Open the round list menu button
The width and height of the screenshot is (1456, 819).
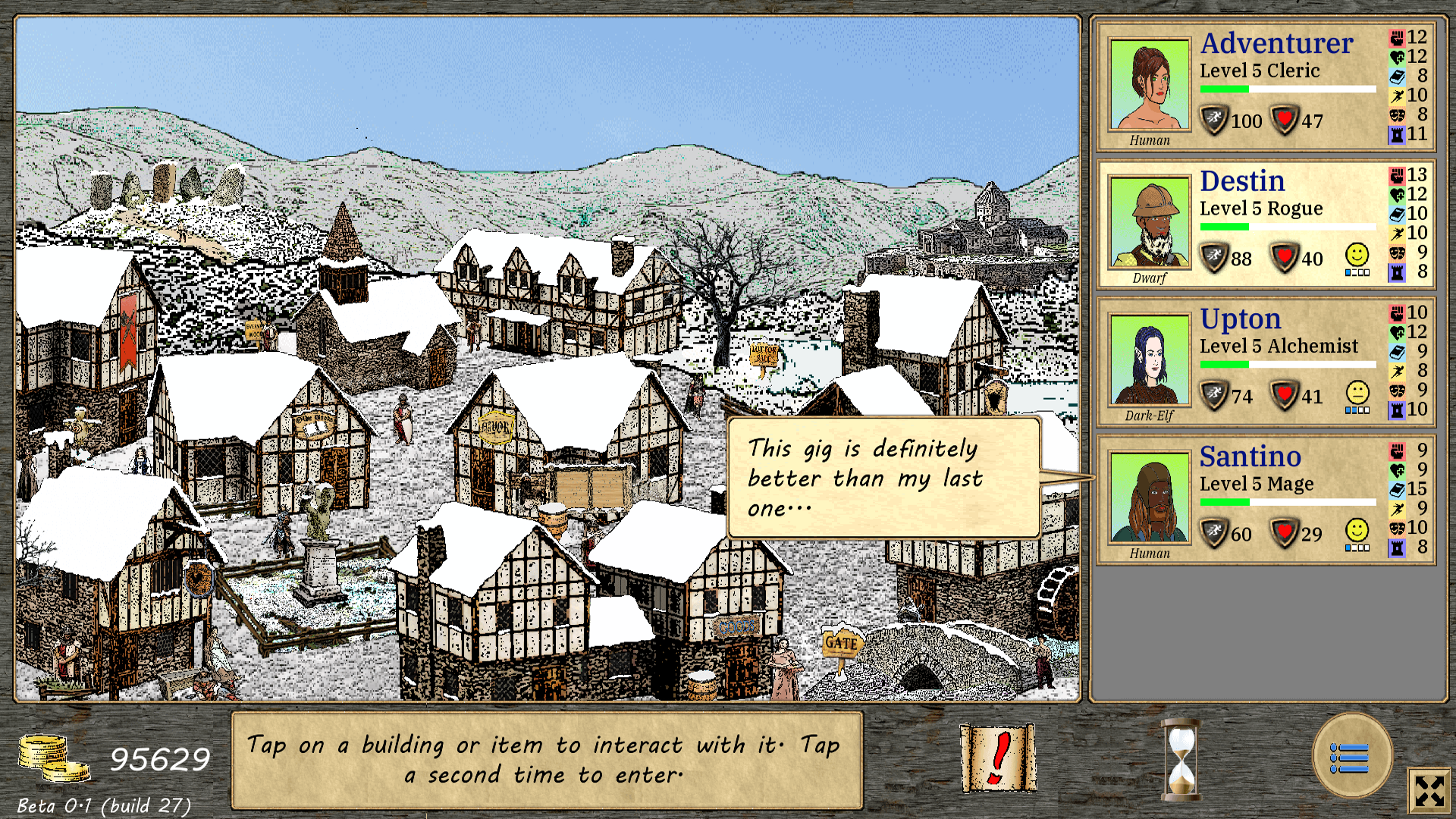[x=1352, y=756]
